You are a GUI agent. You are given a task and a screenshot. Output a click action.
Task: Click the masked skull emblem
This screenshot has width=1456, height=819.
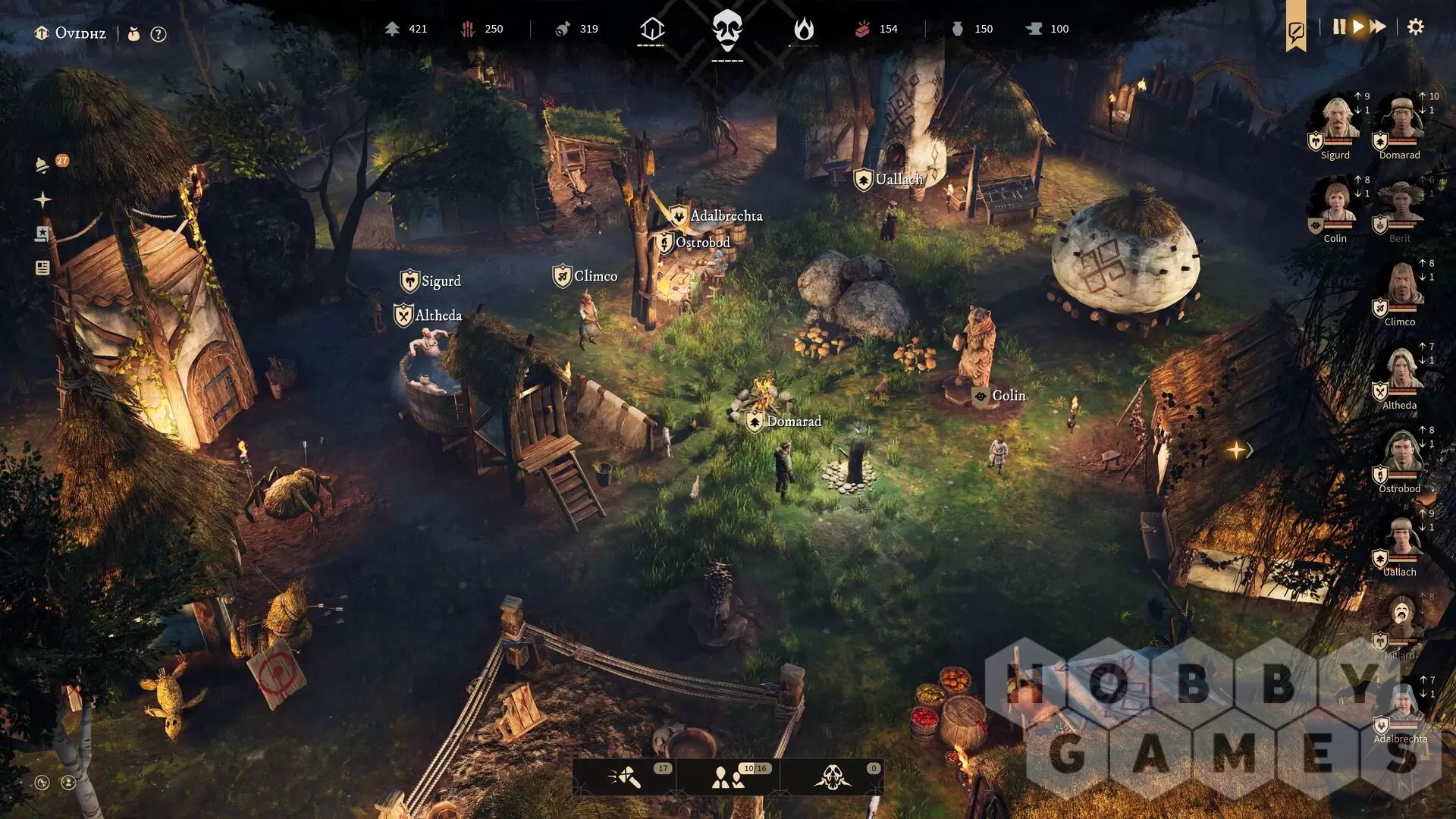pos(727,30)
